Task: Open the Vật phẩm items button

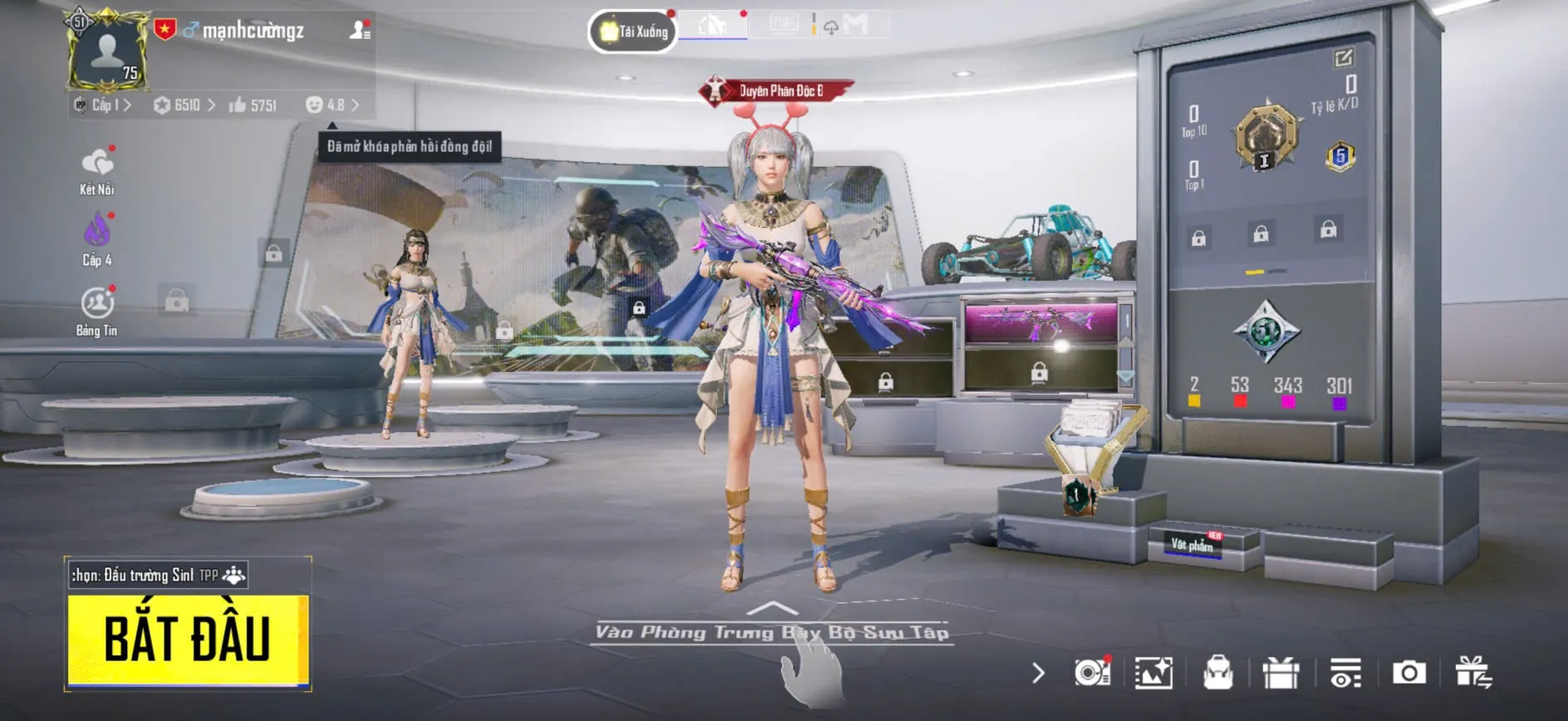Action: 1193,545
